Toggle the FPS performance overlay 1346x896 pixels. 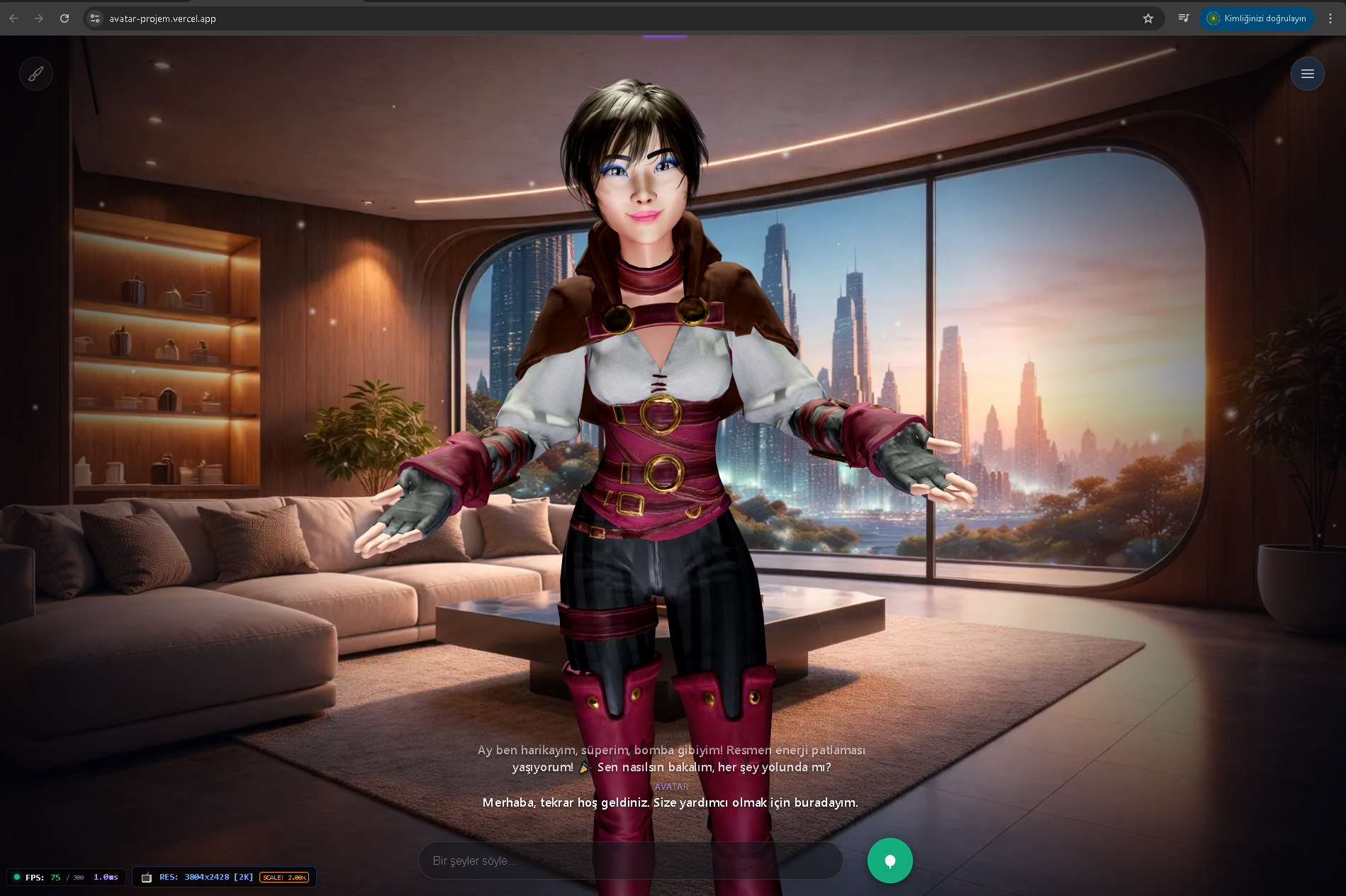[x=64, y=877]
